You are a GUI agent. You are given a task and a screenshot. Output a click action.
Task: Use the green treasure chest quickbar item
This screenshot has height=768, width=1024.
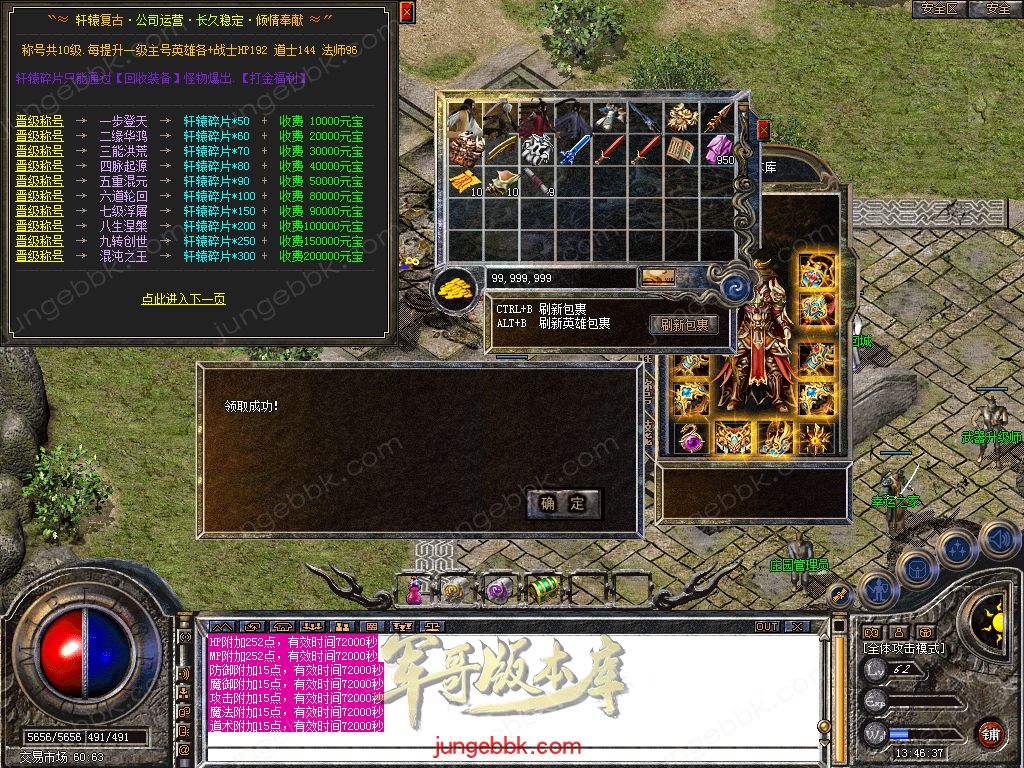[542, 589]
